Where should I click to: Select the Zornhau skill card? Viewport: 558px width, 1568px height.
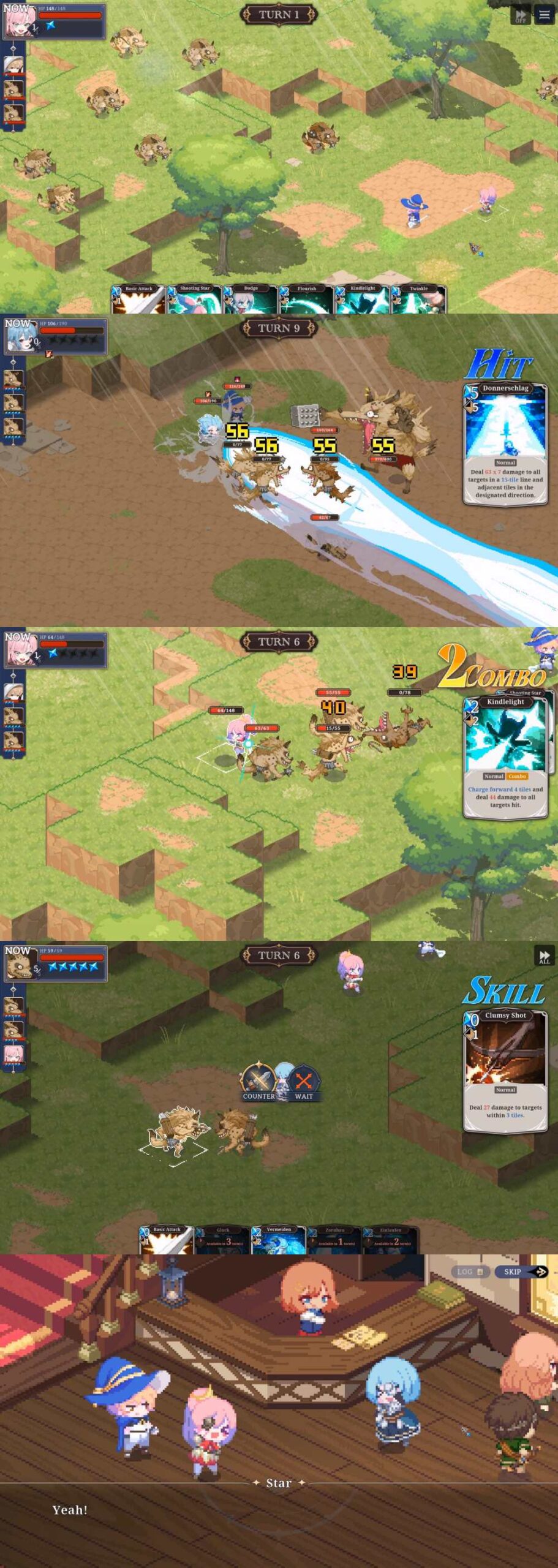click(334, 1240)
